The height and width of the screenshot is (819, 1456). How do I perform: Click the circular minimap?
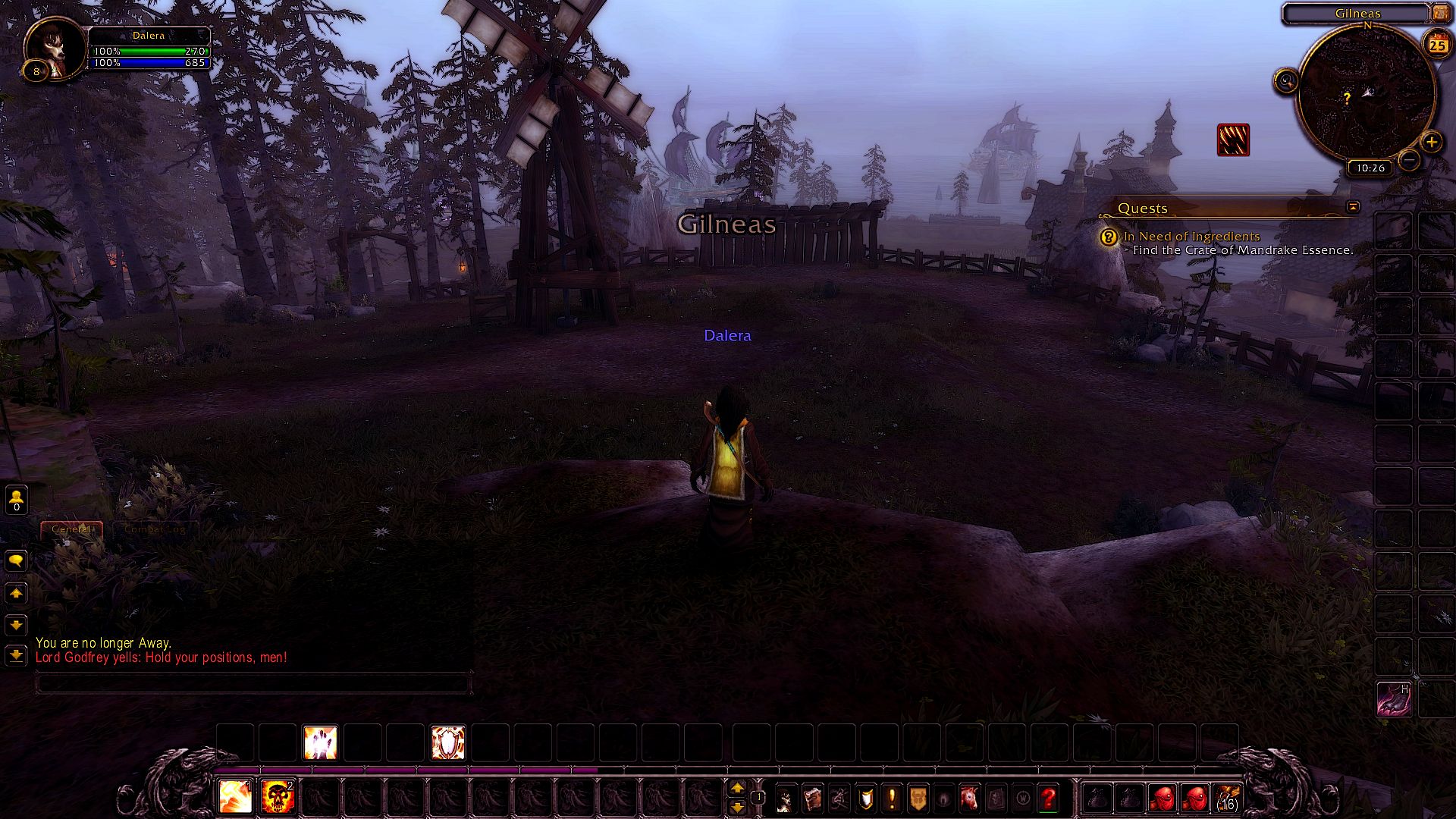click(x=1367, y=93)
